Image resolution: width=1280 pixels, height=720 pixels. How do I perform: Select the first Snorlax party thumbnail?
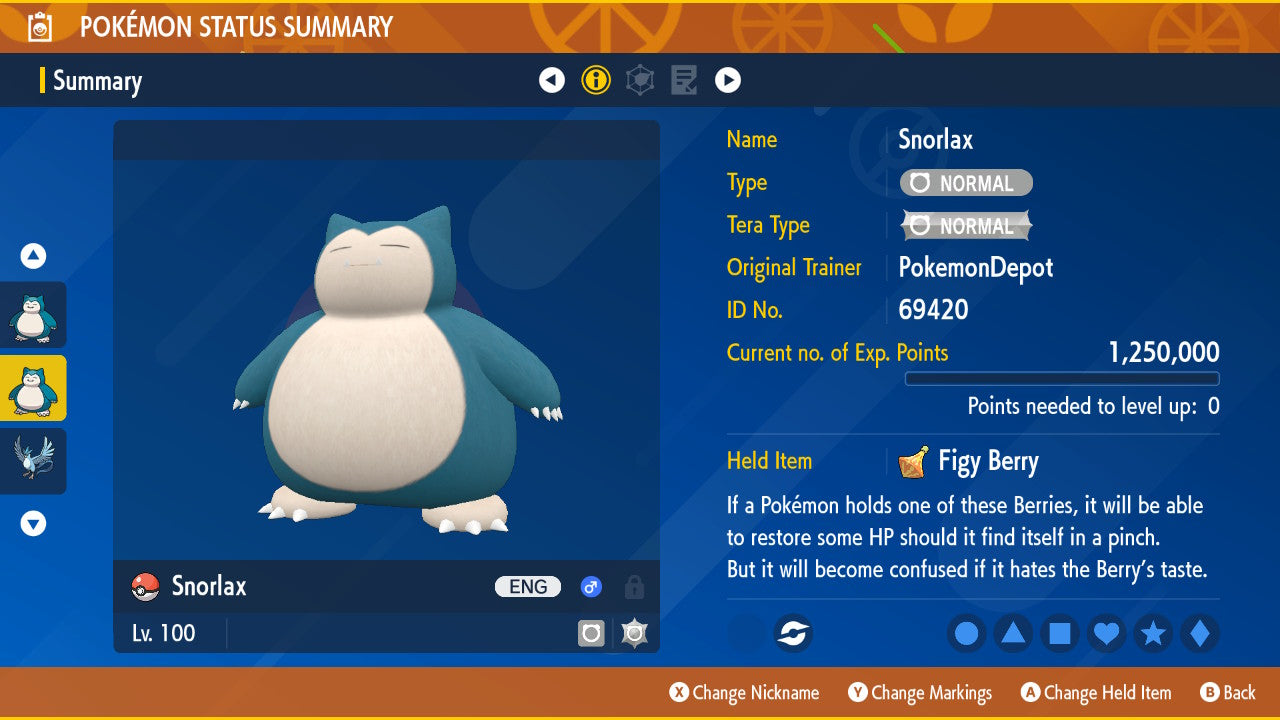(x=33, y=315)
